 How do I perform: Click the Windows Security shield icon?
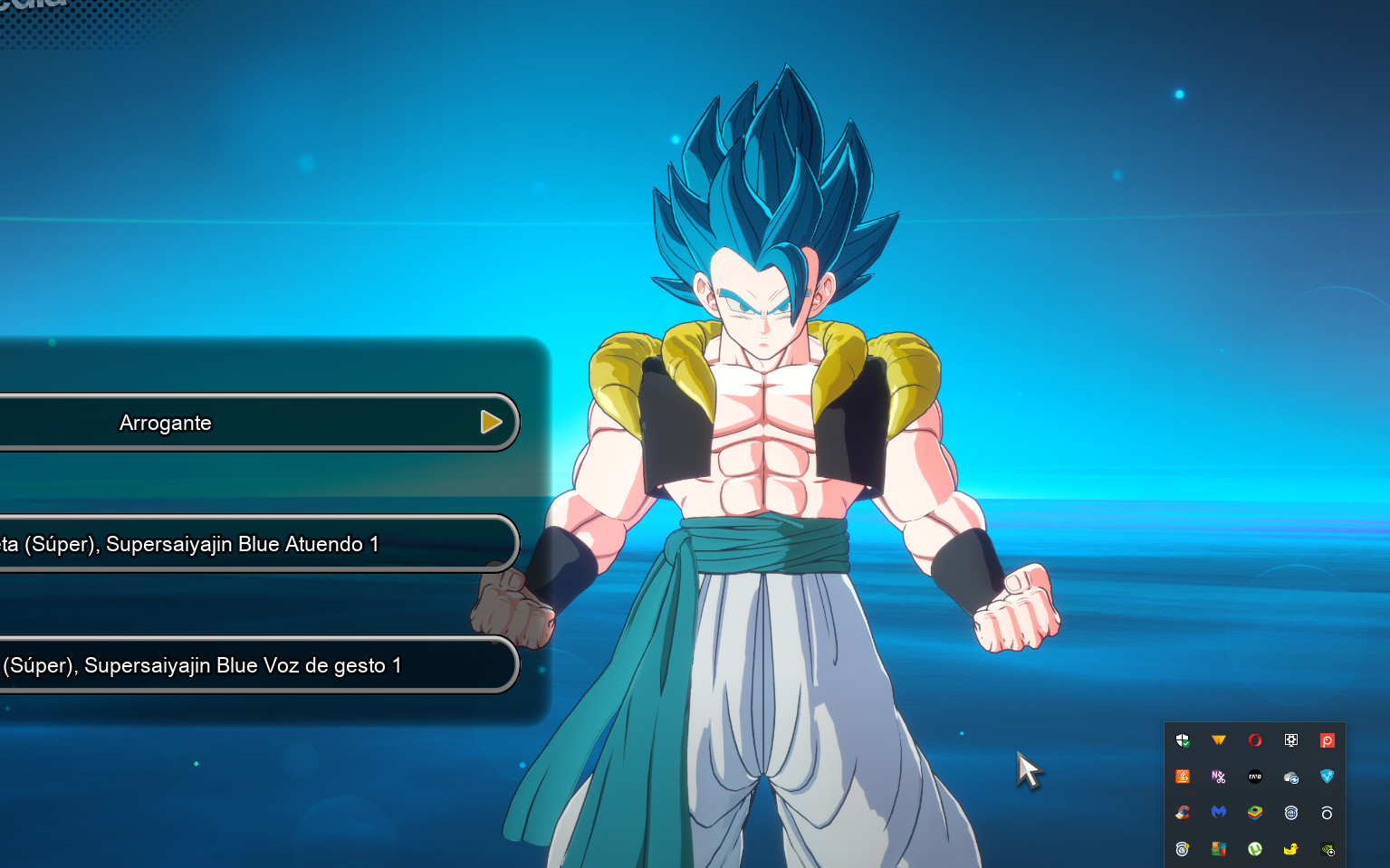[x=1183, y=739]
